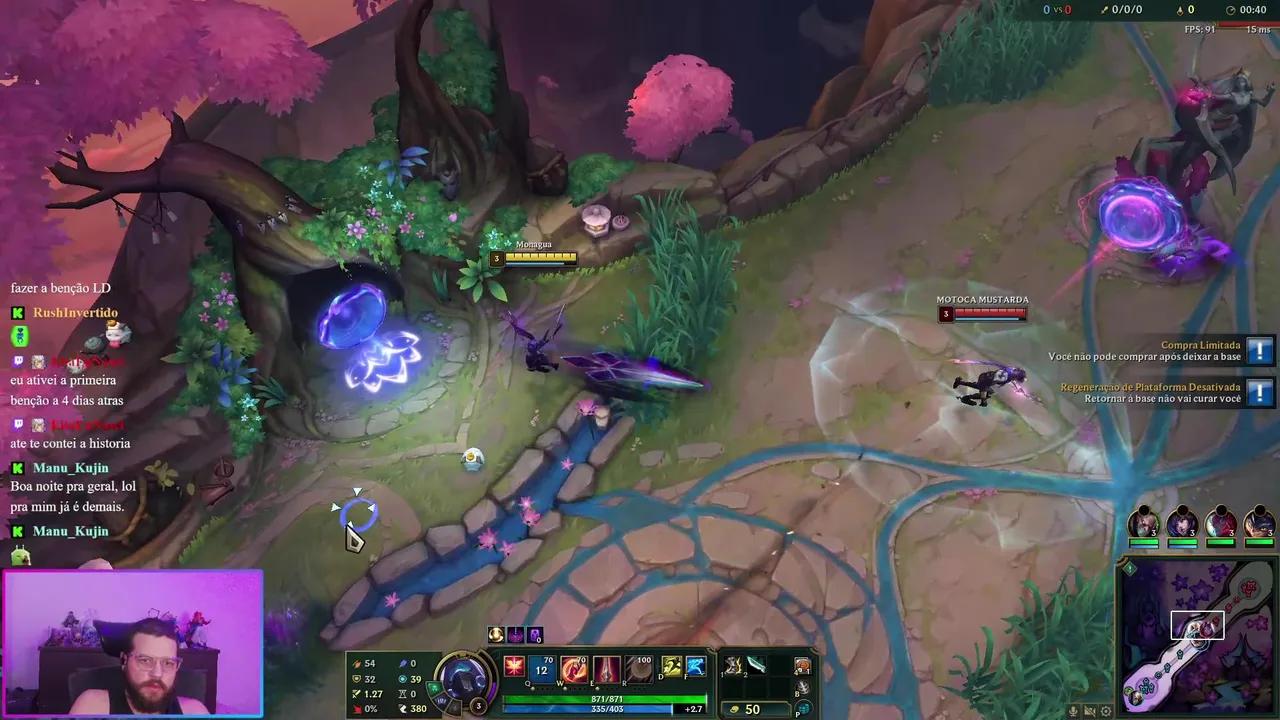
Task: Activate the Flash summoner spell on F
Action: coord(696,668)
